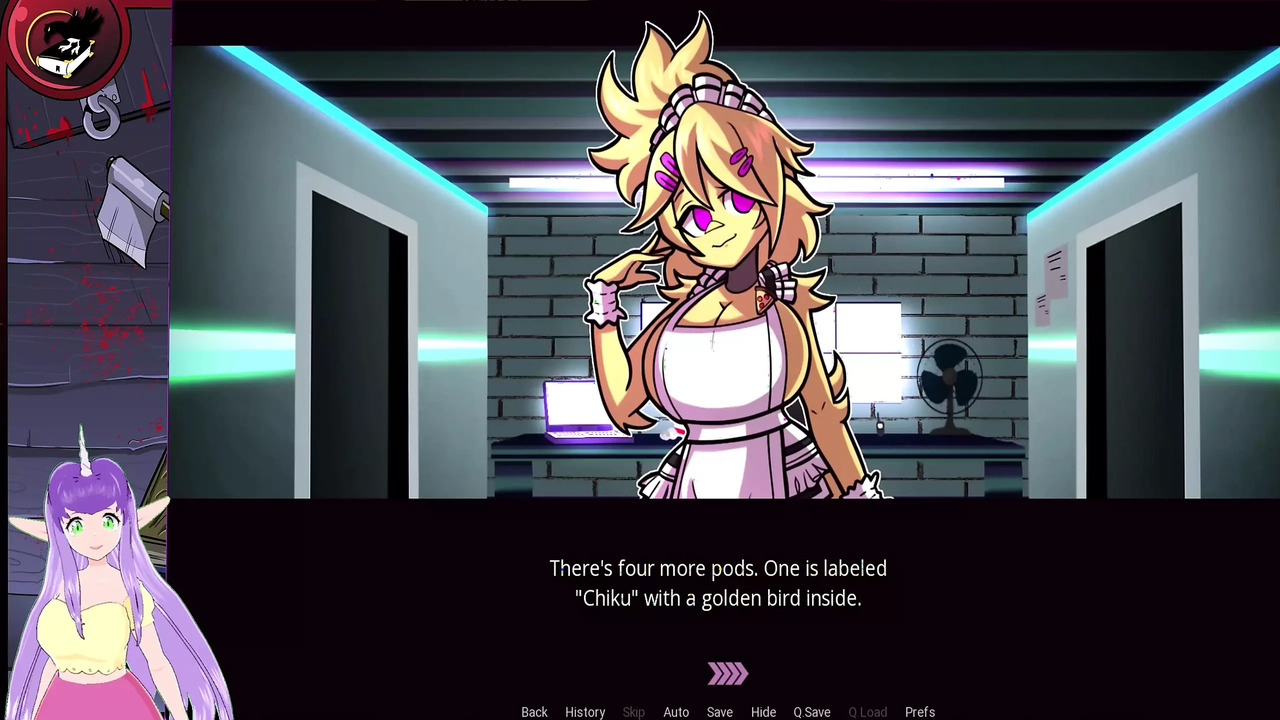Open the Prefs settings menu
Image resolution: width=1280 pixels, height=720 pixels.
[x=920, y=711]
